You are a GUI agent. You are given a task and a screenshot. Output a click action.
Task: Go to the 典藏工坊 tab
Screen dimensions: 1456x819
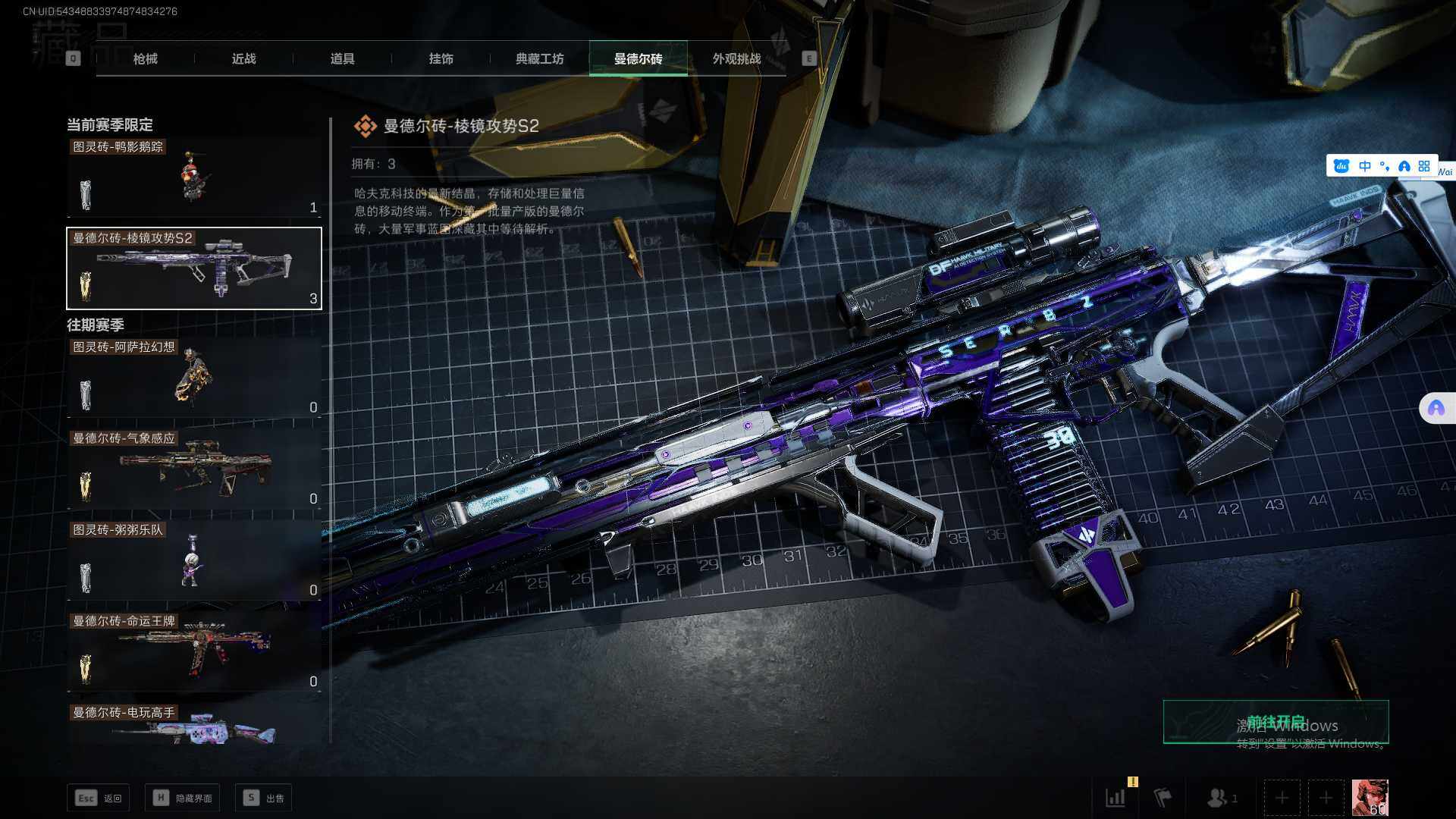539,58
